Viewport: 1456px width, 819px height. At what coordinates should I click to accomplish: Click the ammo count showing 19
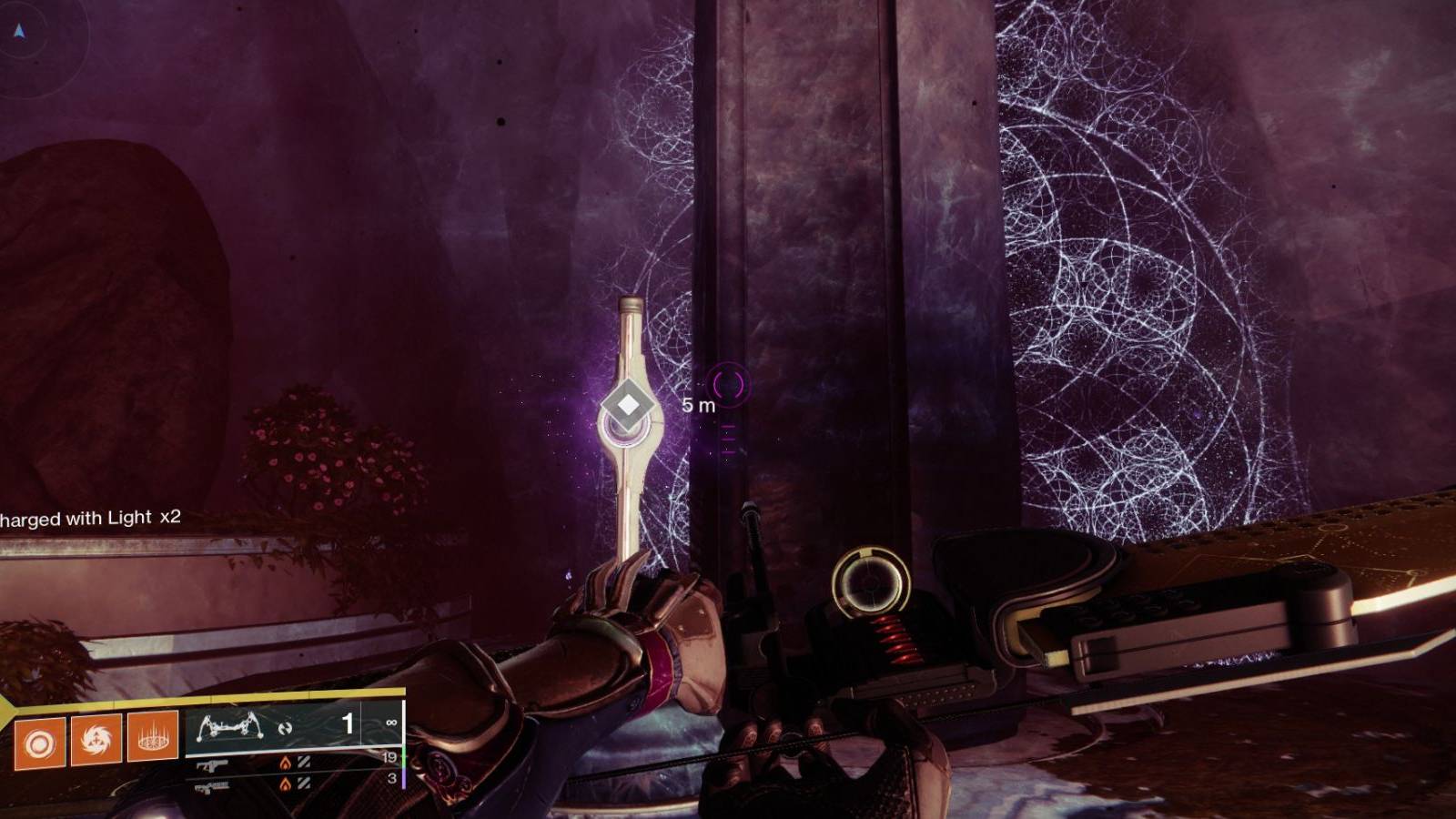click(x=390, y=757)
